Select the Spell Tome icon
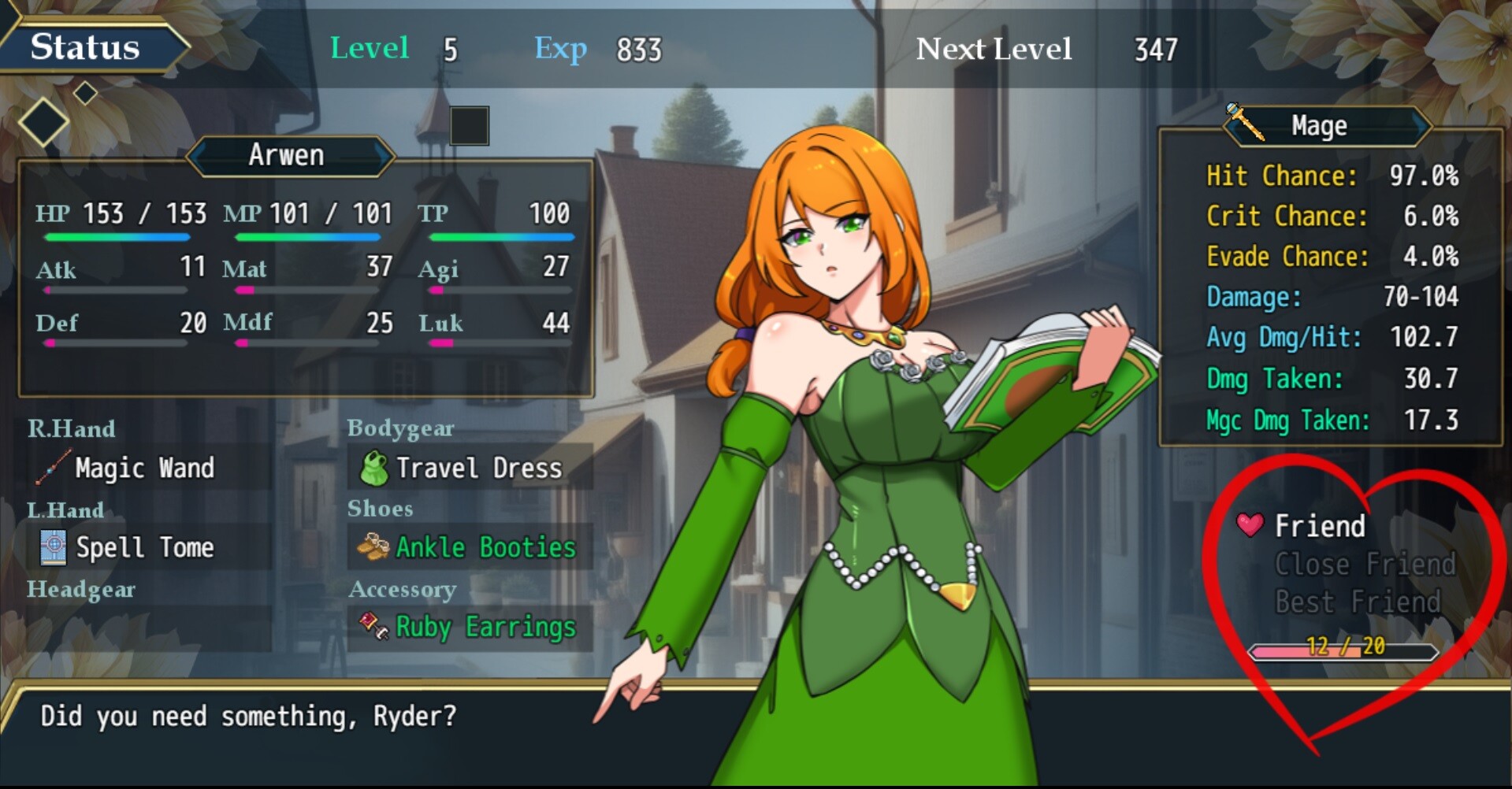The width and height of the screenshot is (1512, 789). point(52,548)
